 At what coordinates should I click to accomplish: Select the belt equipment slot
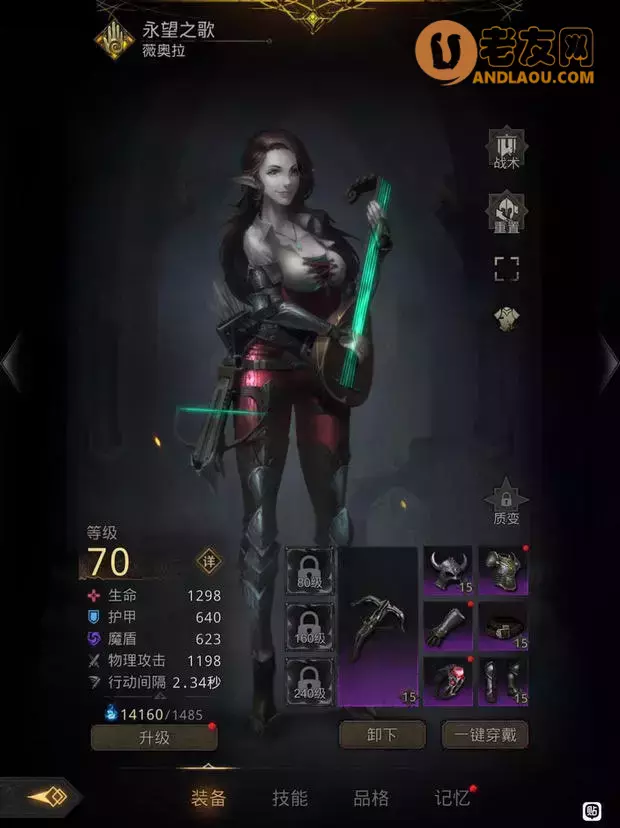503,626
